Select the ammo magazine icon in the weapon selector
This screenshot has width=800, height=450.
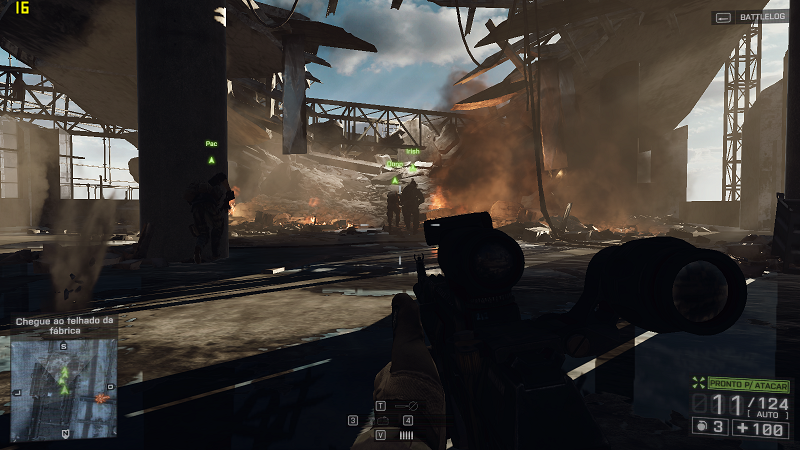pyautogui.click(x=406, y=435)
